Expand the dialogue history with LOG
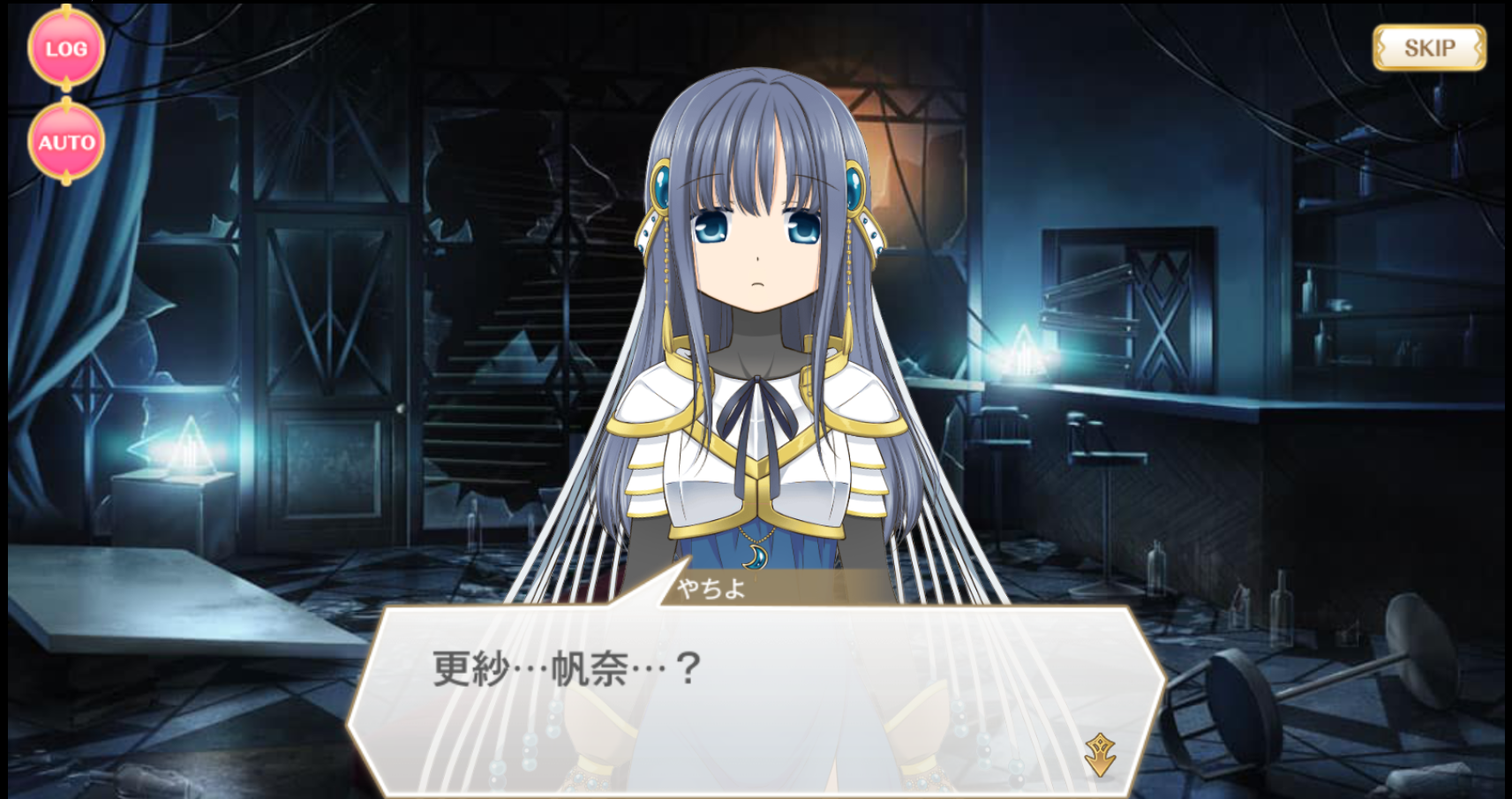1512x799 pixels. 66,49
